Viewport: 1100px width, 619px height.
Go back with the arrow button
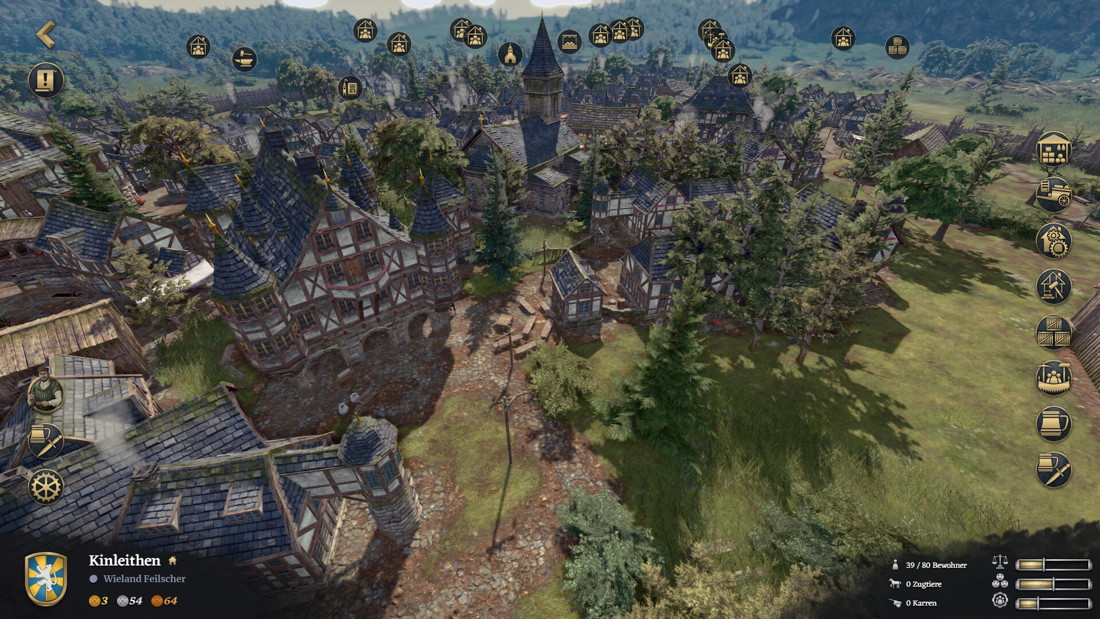point(45,34)
